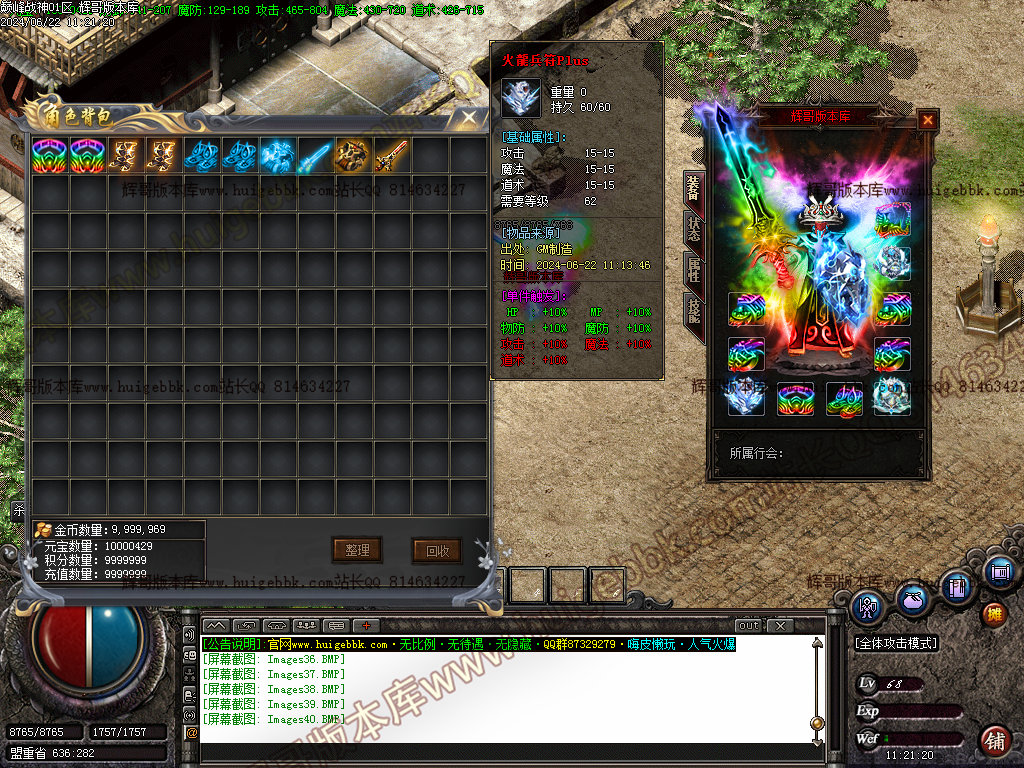Switch to the 状态 status tab
Viewport: 1024px width, 768px height.
692,227
